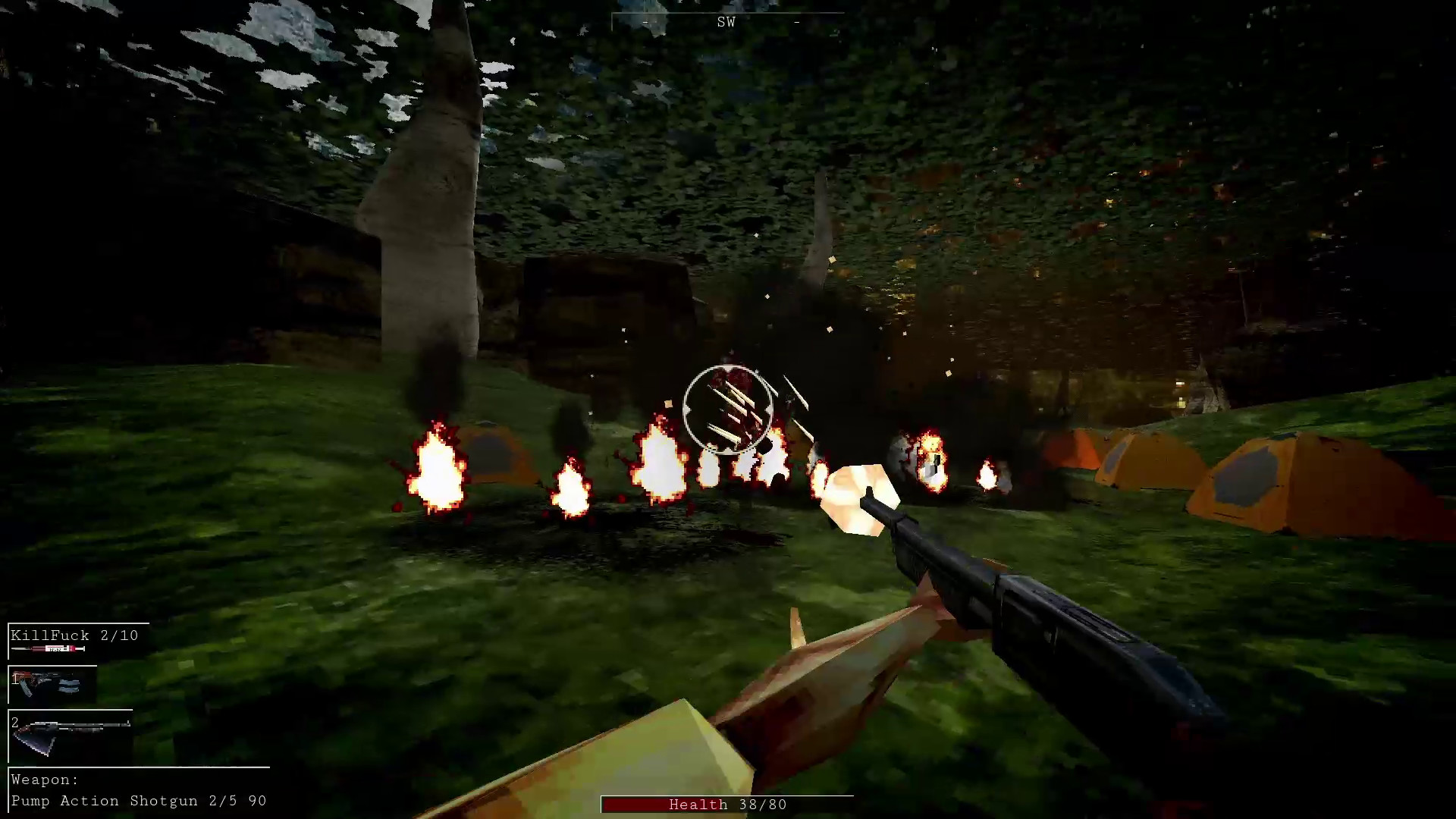1456x819 pixels.
Task: Click the left dash on the compass bar
Action: click(x=645, y=23)
